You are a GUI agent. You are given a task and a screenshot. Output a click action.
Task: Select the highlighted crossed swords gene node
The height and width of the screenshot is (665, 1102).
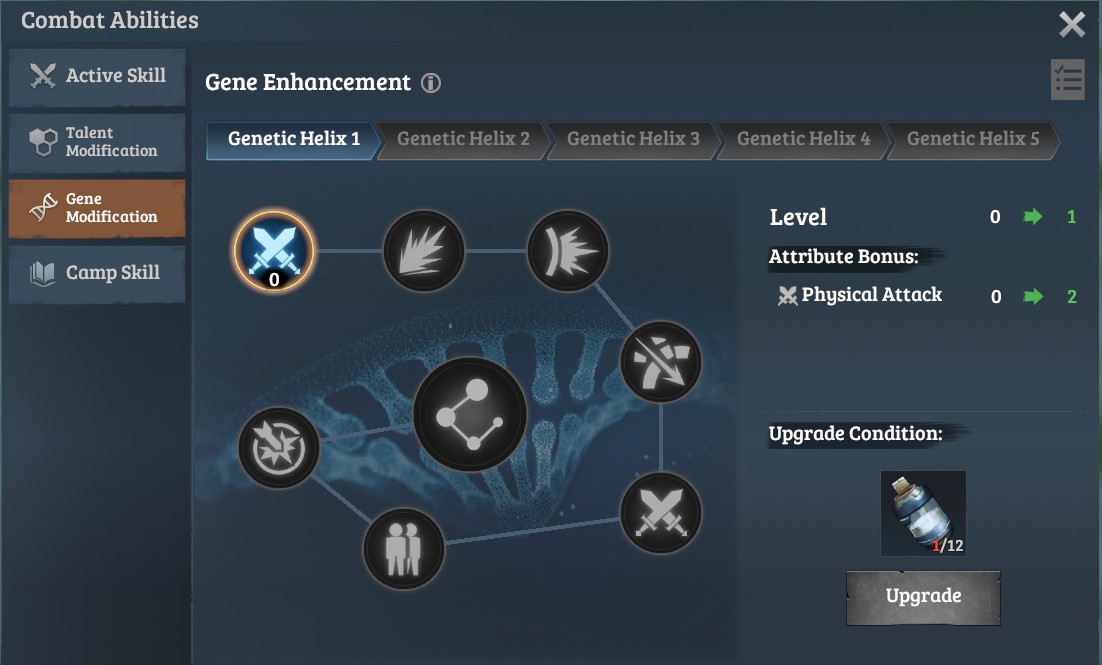click(274, 250)
